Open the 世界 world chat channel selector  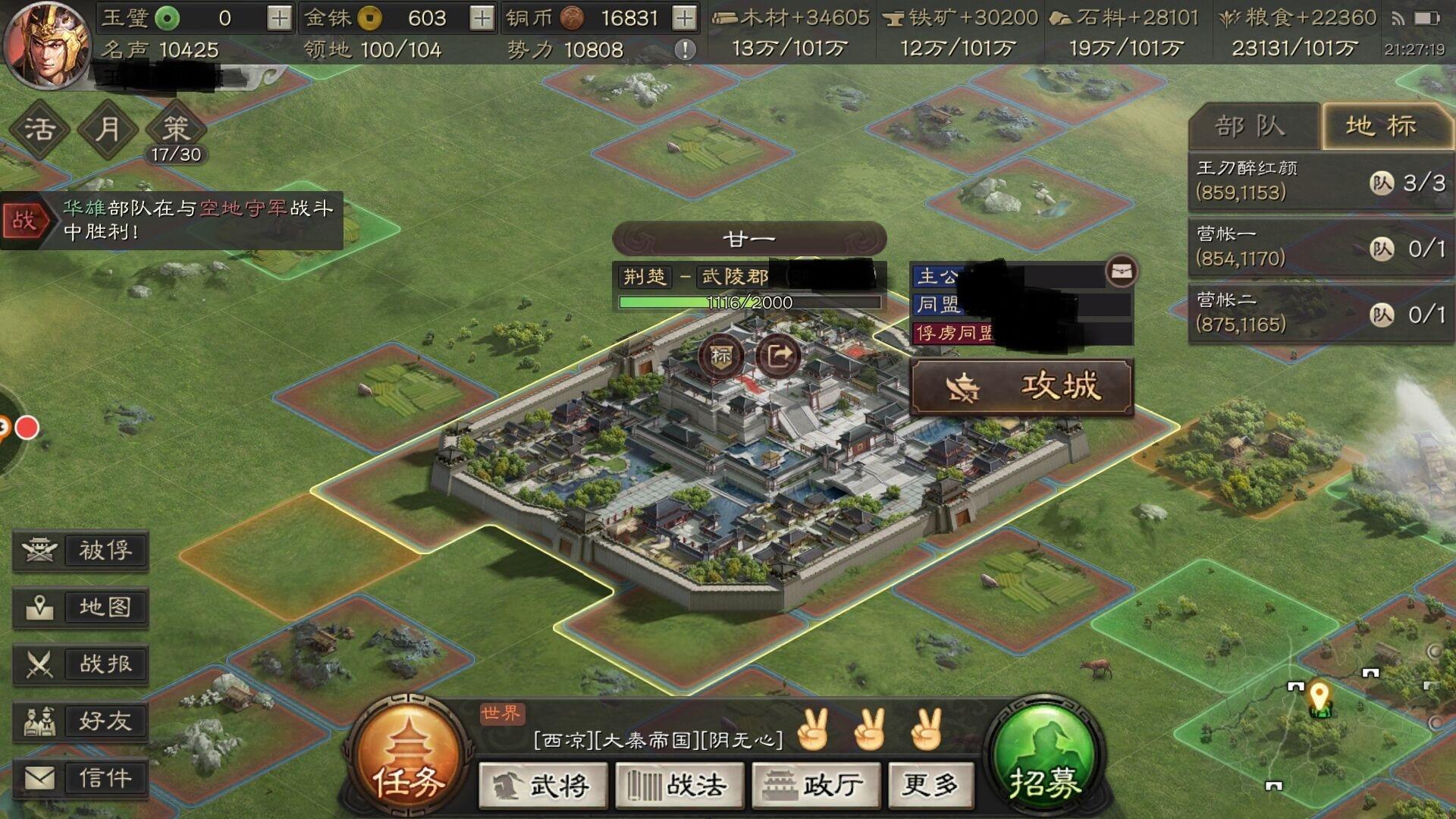click(x=501, y=714)
